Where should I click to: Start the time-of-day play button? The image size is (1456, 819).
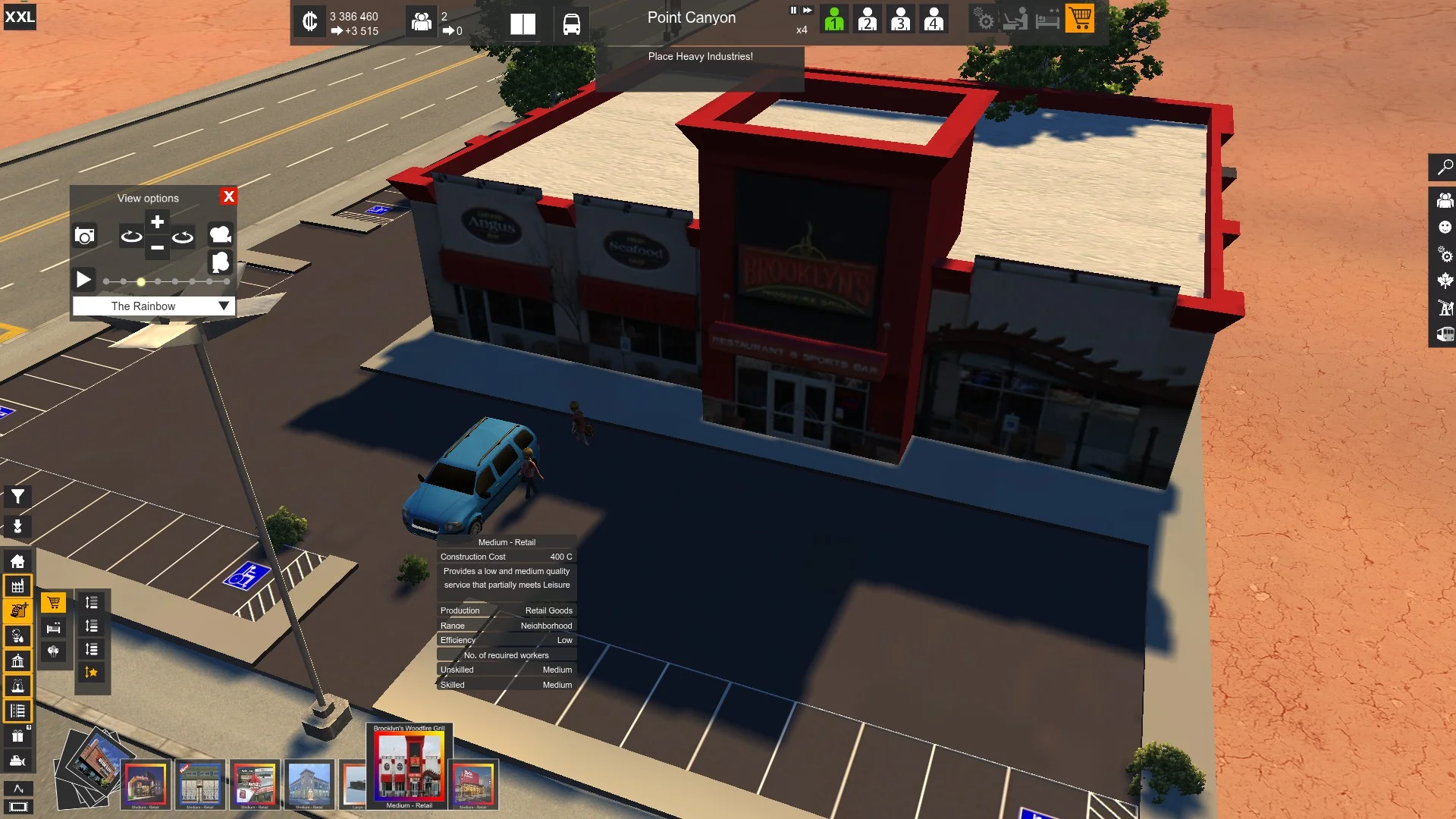coord(83,280)
